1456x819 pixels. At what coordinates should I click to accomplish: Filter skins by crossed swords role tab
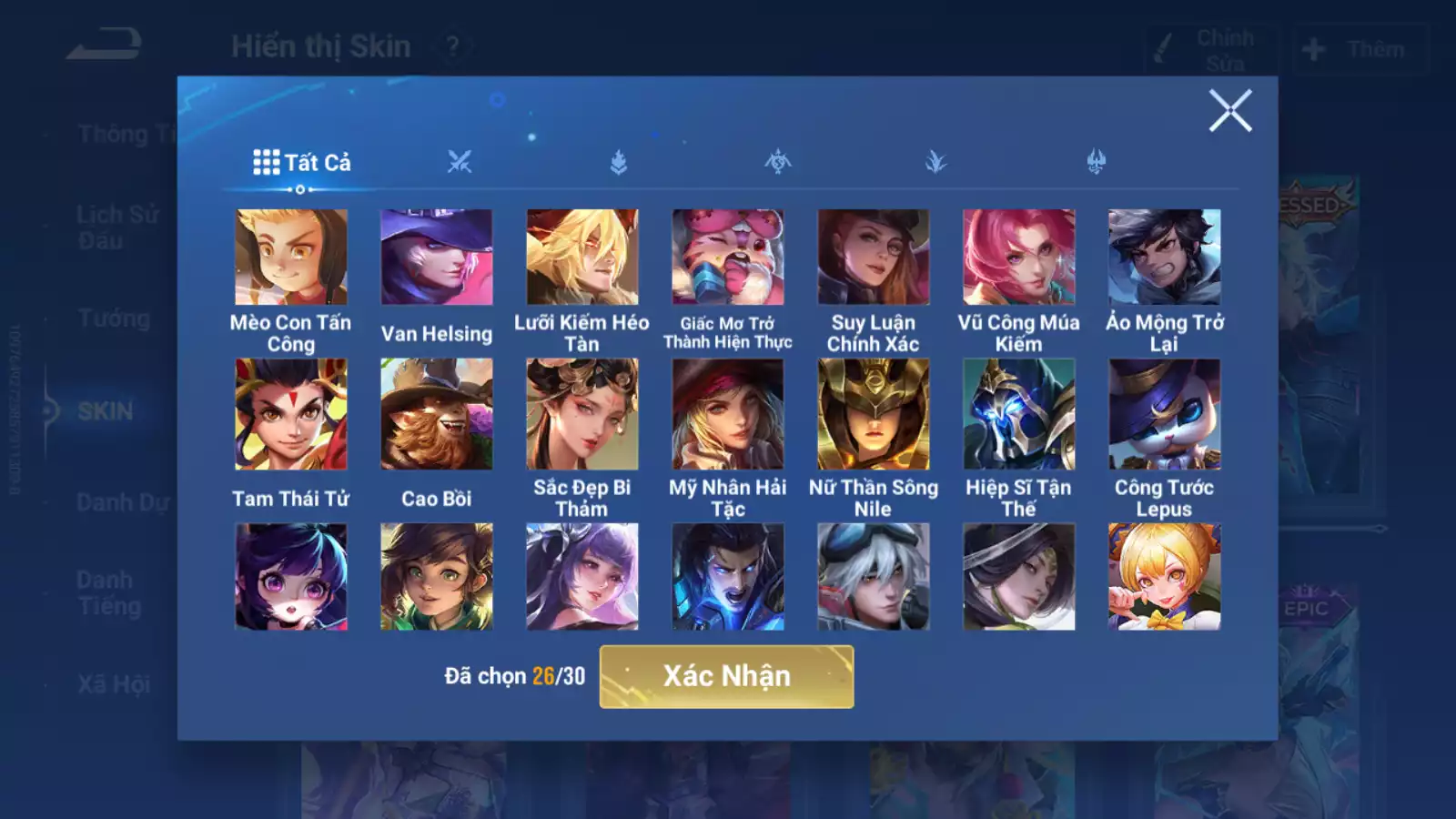[460, 162]
